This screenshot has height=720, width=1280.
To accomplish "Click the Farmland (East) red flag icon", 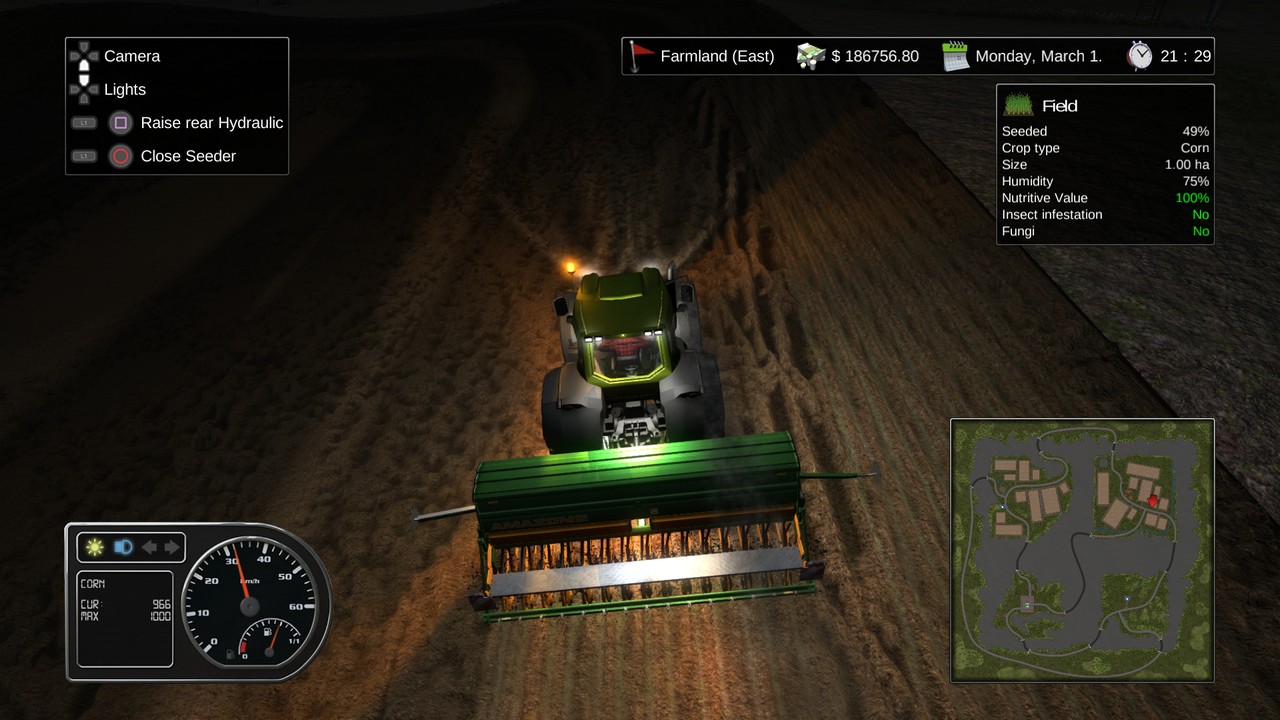I will pos(640,56).
